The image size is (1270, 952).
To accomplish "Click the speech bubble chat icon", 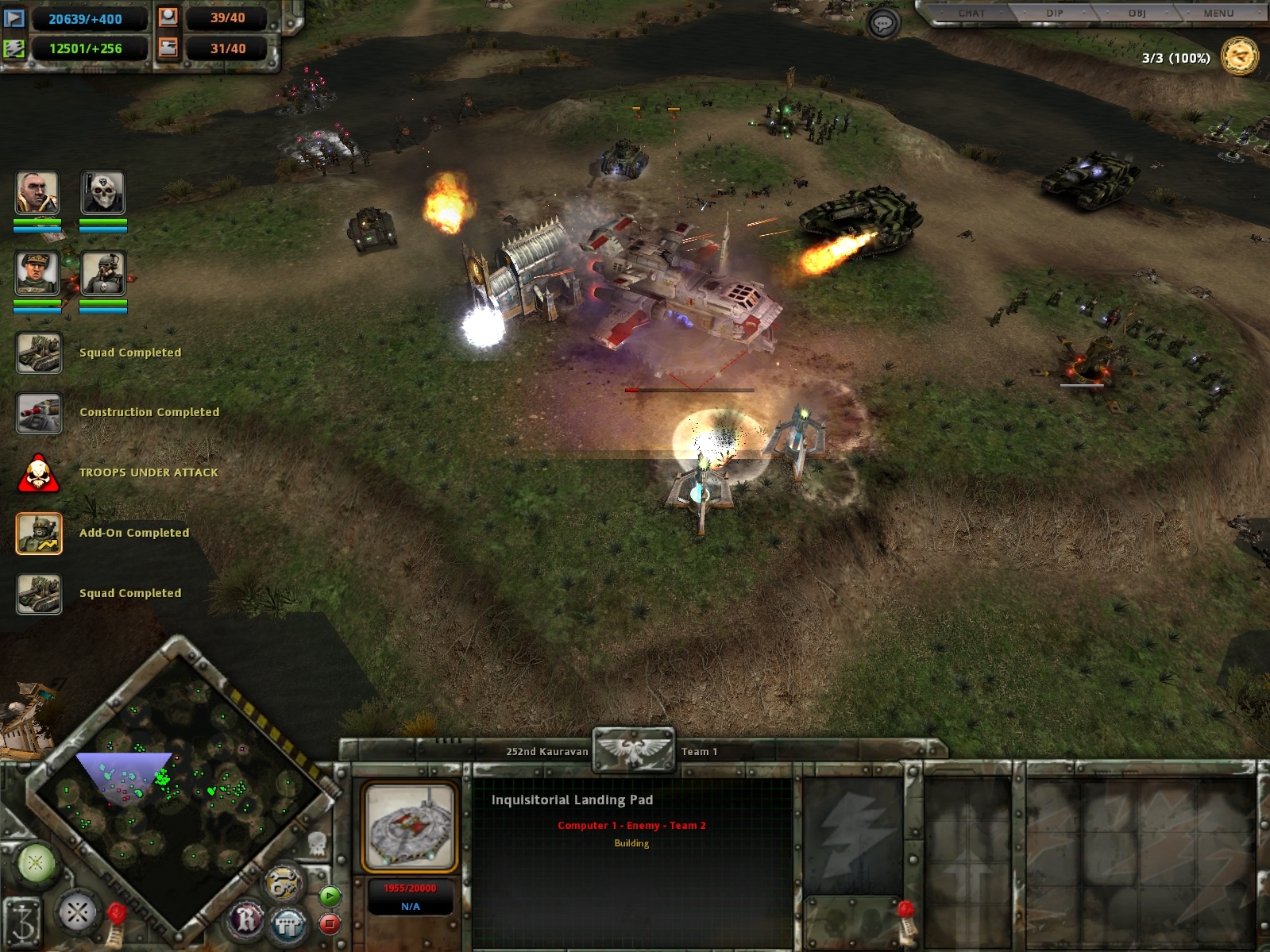I will 882,24.
